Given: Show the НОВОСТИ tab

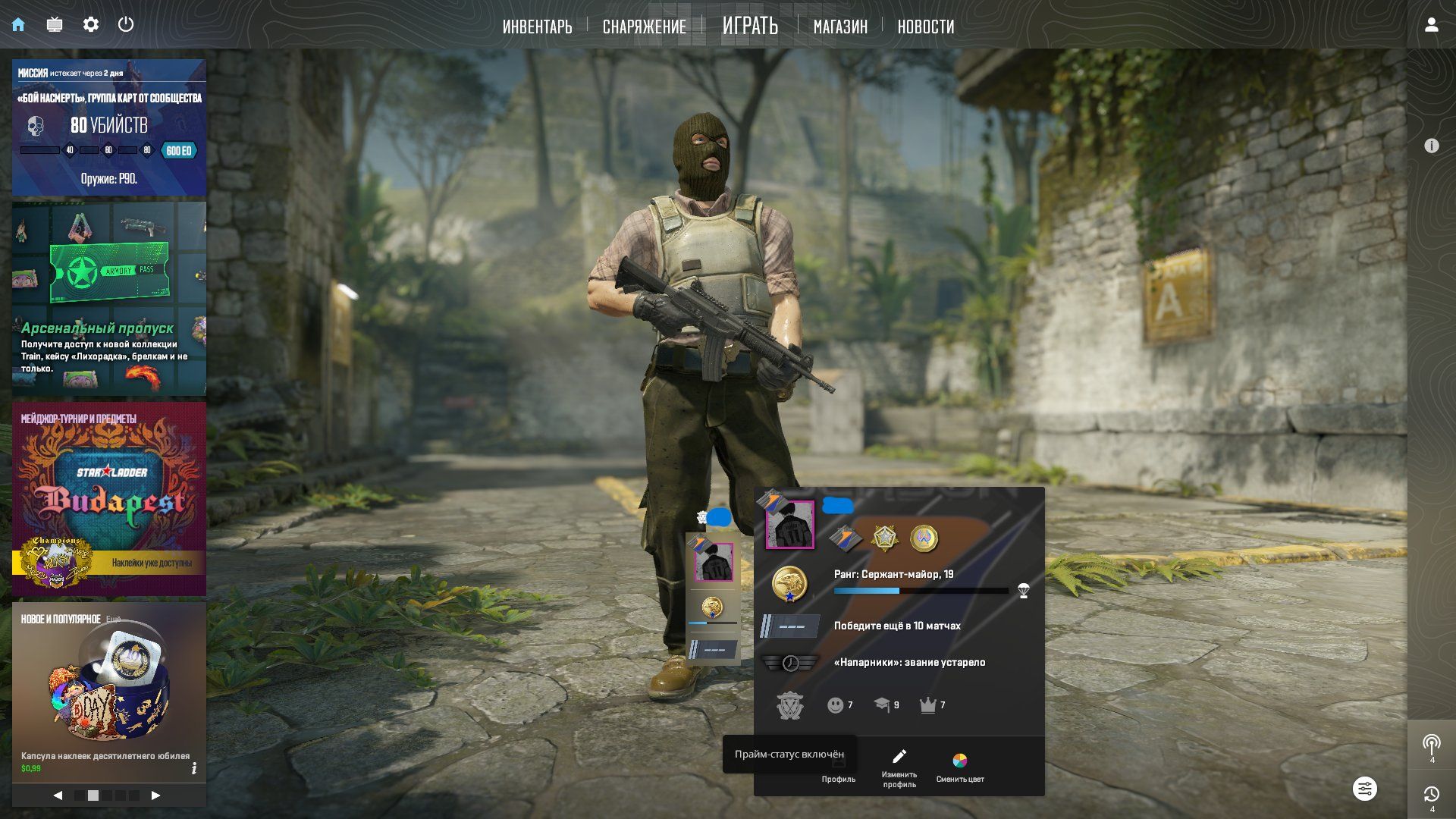Looking at the screenshot, I should coord(925,27).
